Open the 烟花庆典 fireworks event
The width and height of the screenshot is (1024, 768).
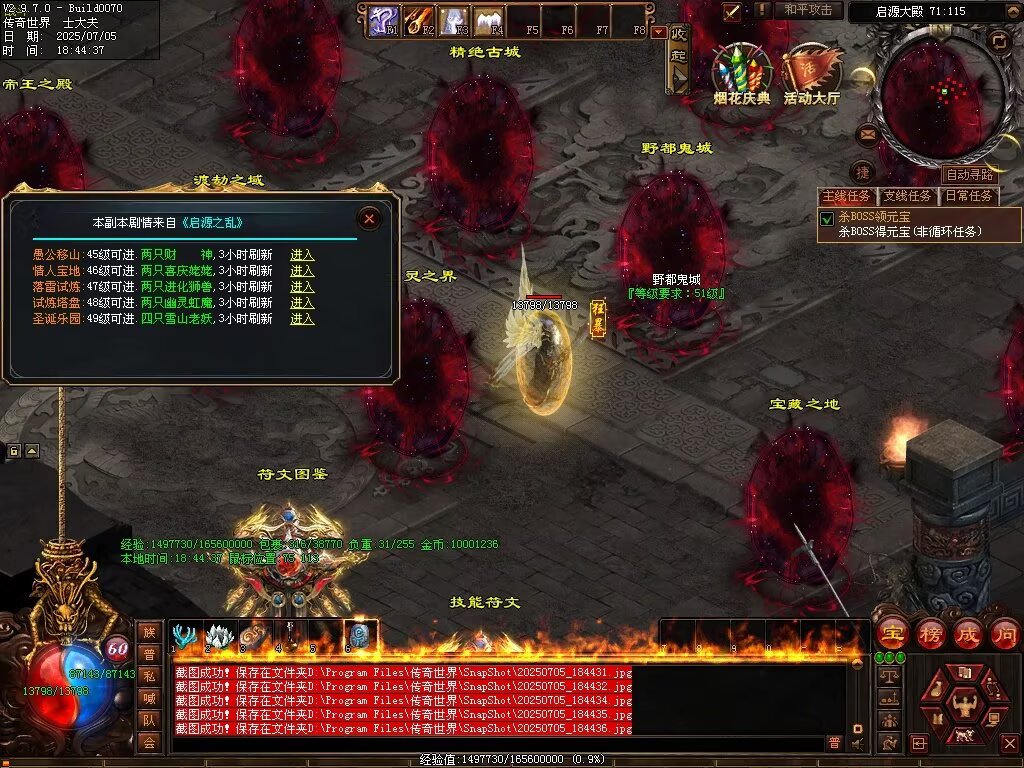[742, 75]
